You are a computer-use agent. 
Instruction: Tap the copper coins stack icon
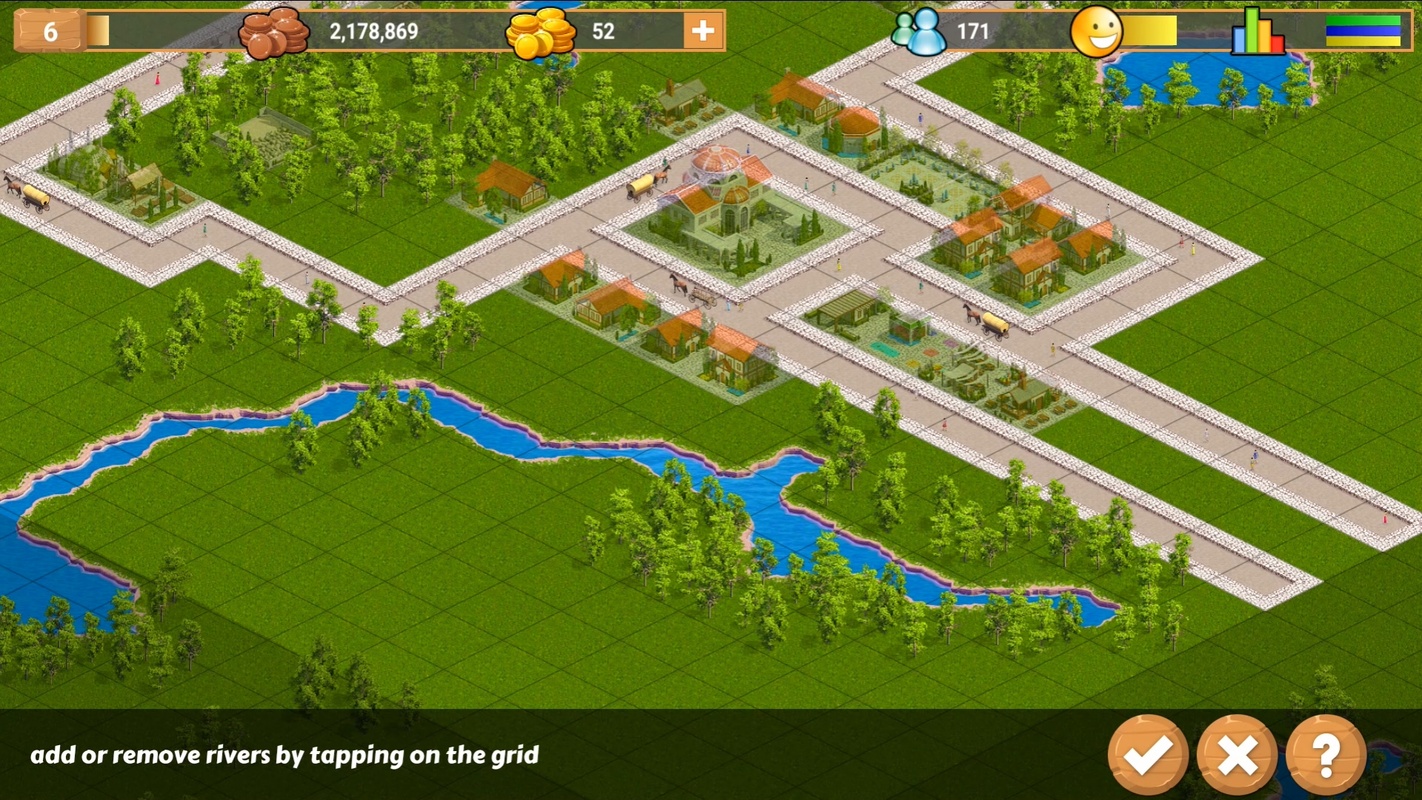(274, 32)
